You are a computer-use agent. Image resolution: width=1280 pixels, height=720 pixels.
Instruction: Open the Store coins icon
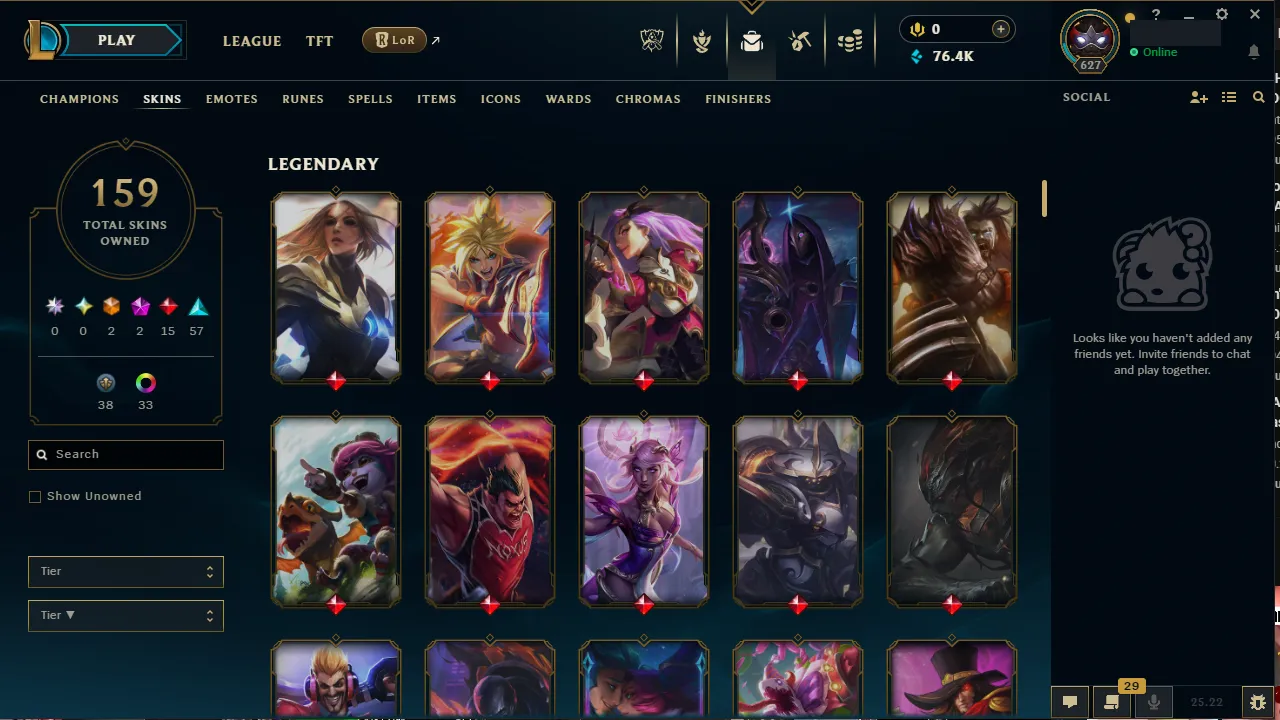click(x=850, y=41)
